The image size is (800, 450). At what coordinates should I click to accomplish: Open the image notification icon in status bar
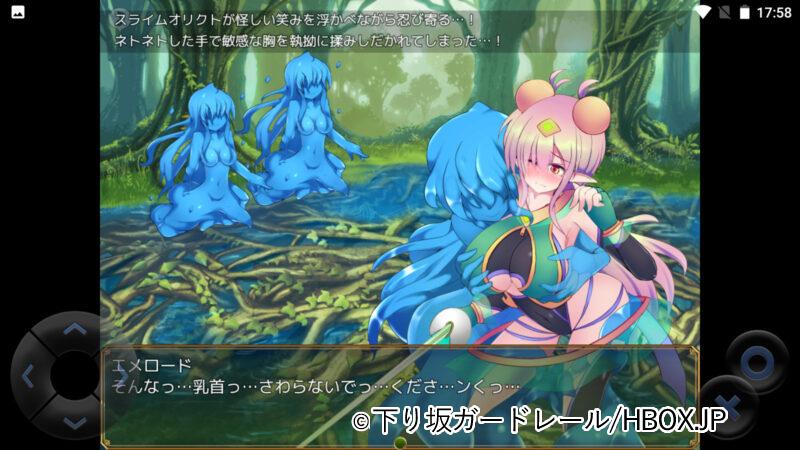(18, 12)
